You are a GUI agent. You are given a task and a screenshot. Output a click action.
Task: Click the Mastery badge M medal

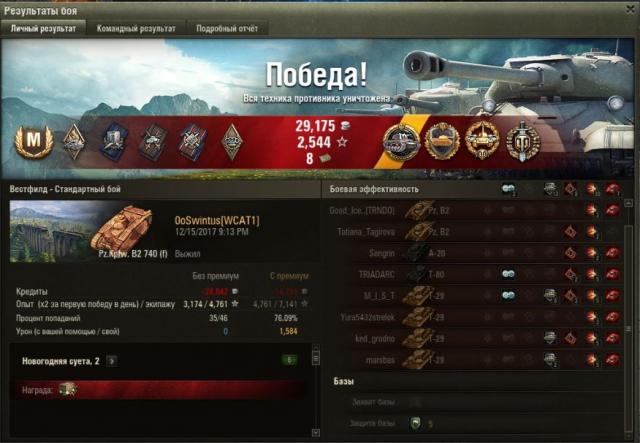(x=34, y=142)
